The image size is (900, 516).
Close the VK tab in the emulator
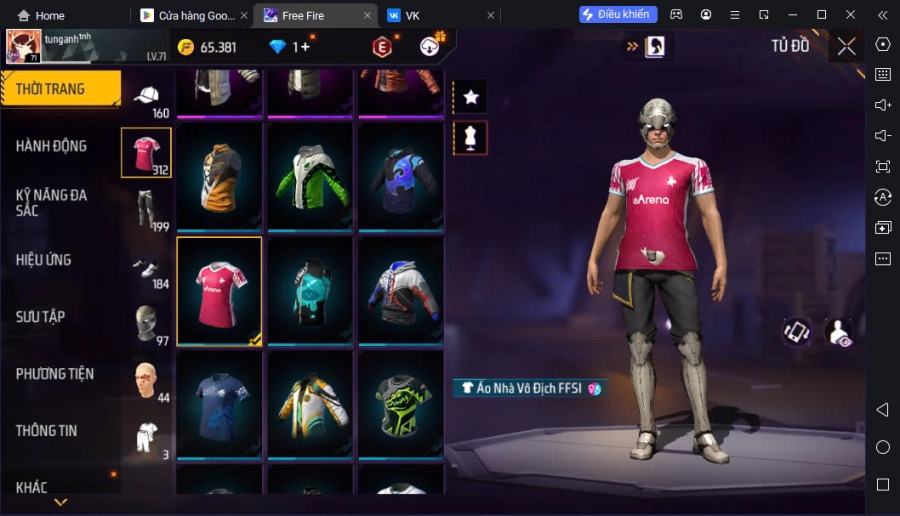coord(490,15)
